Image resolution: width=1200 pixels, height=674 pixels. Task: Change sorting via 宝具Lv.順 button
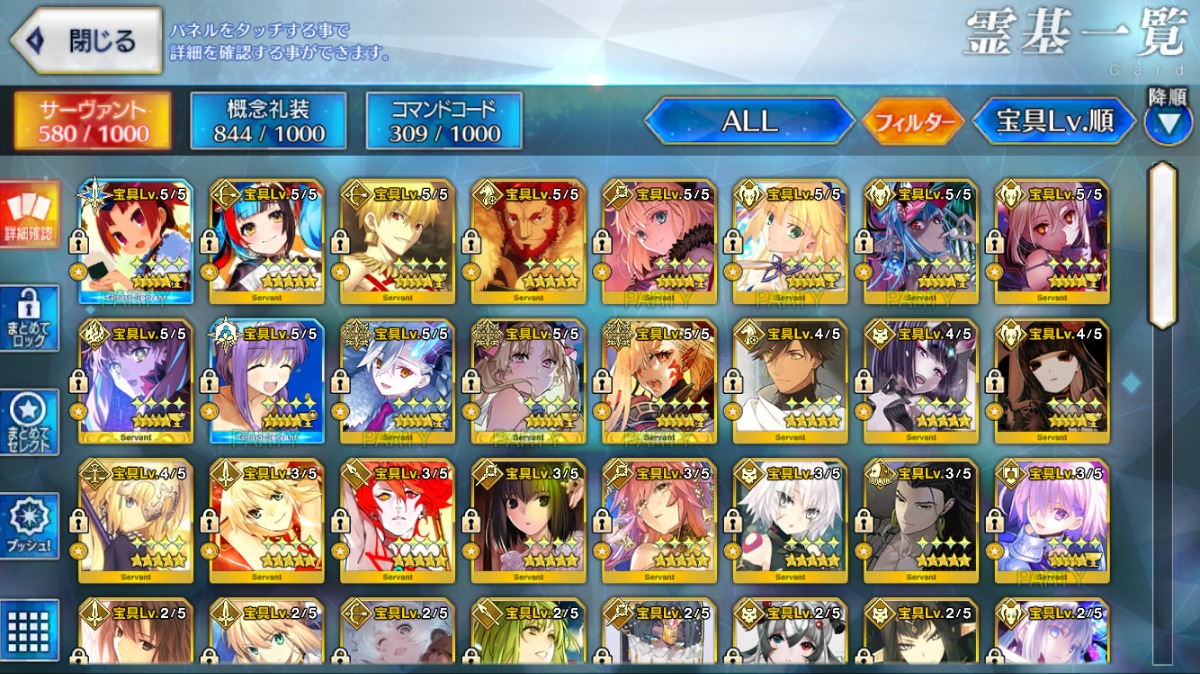pyautogui.click(x=1055, y=121)
